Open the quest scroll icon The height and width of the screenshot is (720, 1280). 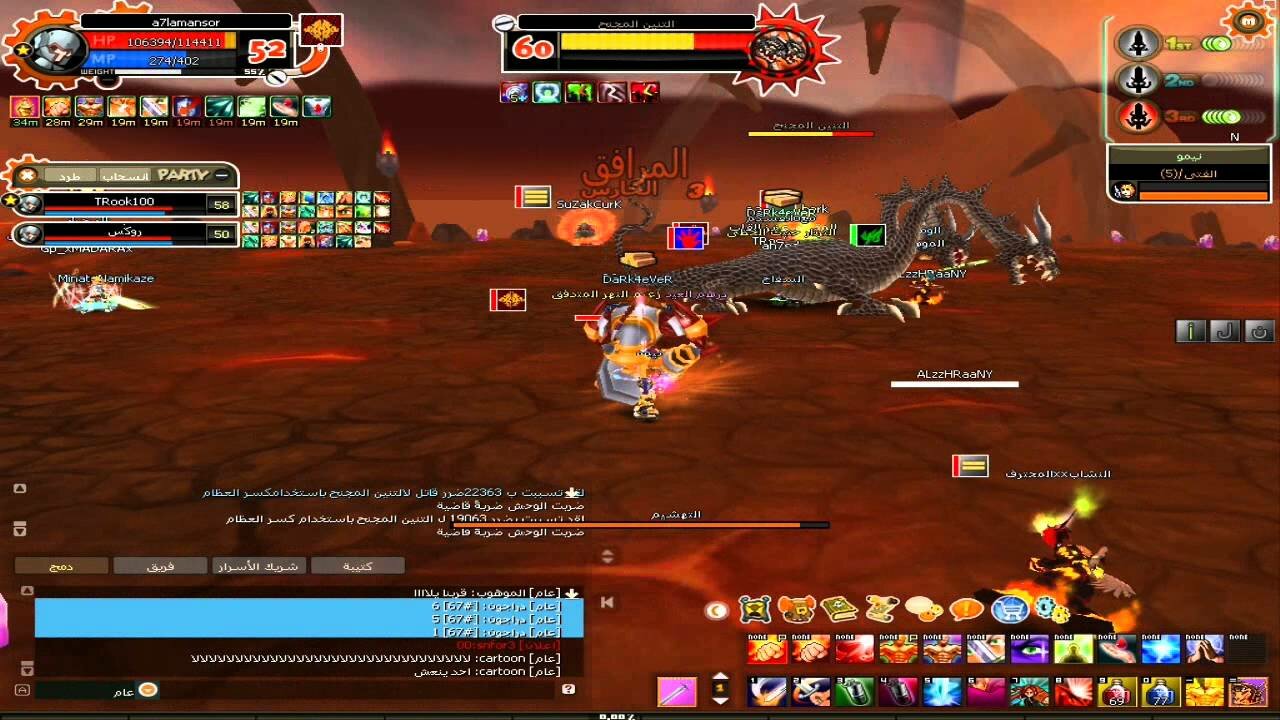click(881, 608)
